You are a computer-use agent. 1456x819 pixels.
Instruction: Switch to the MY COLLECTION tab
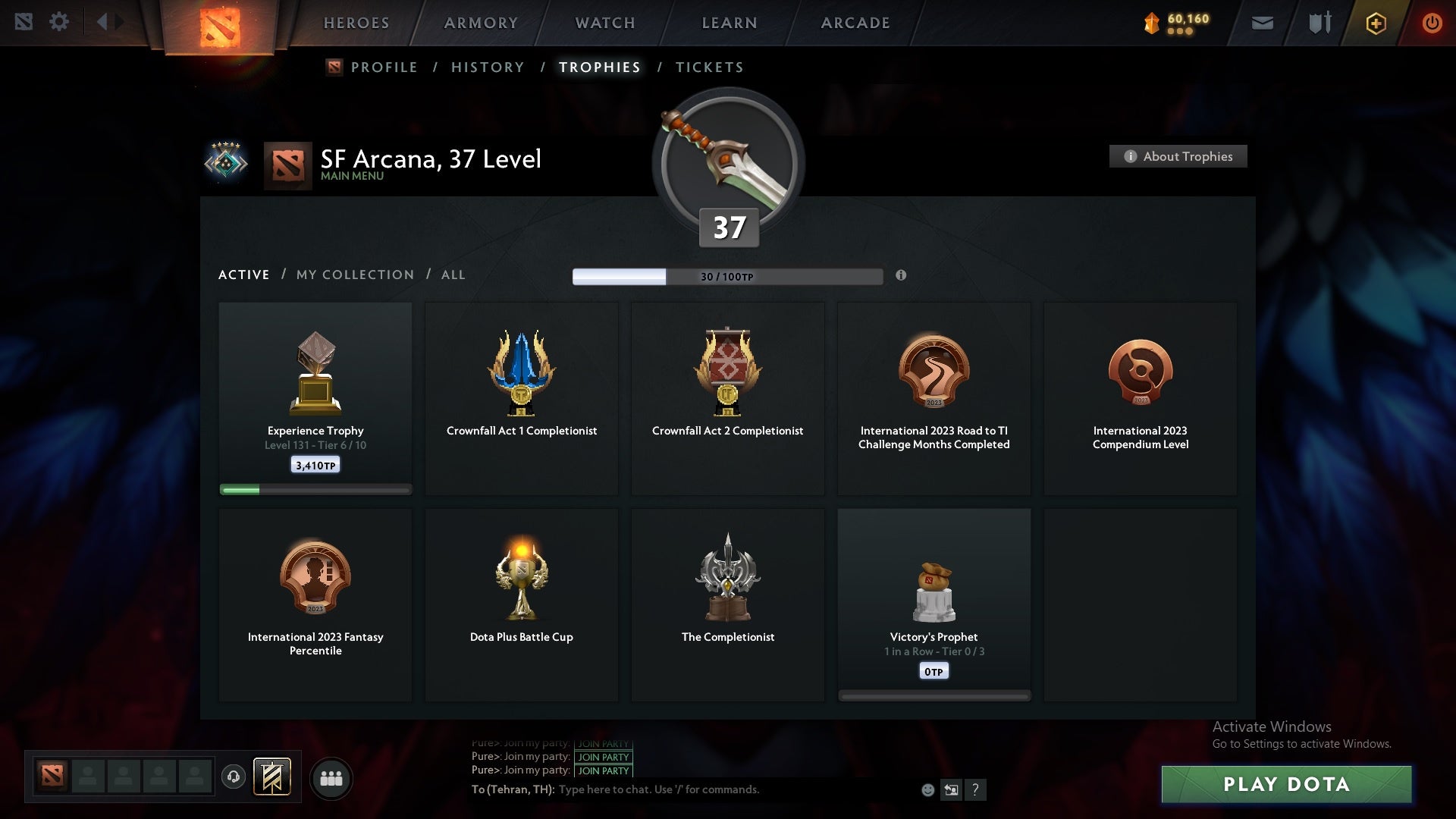[354, 275]
